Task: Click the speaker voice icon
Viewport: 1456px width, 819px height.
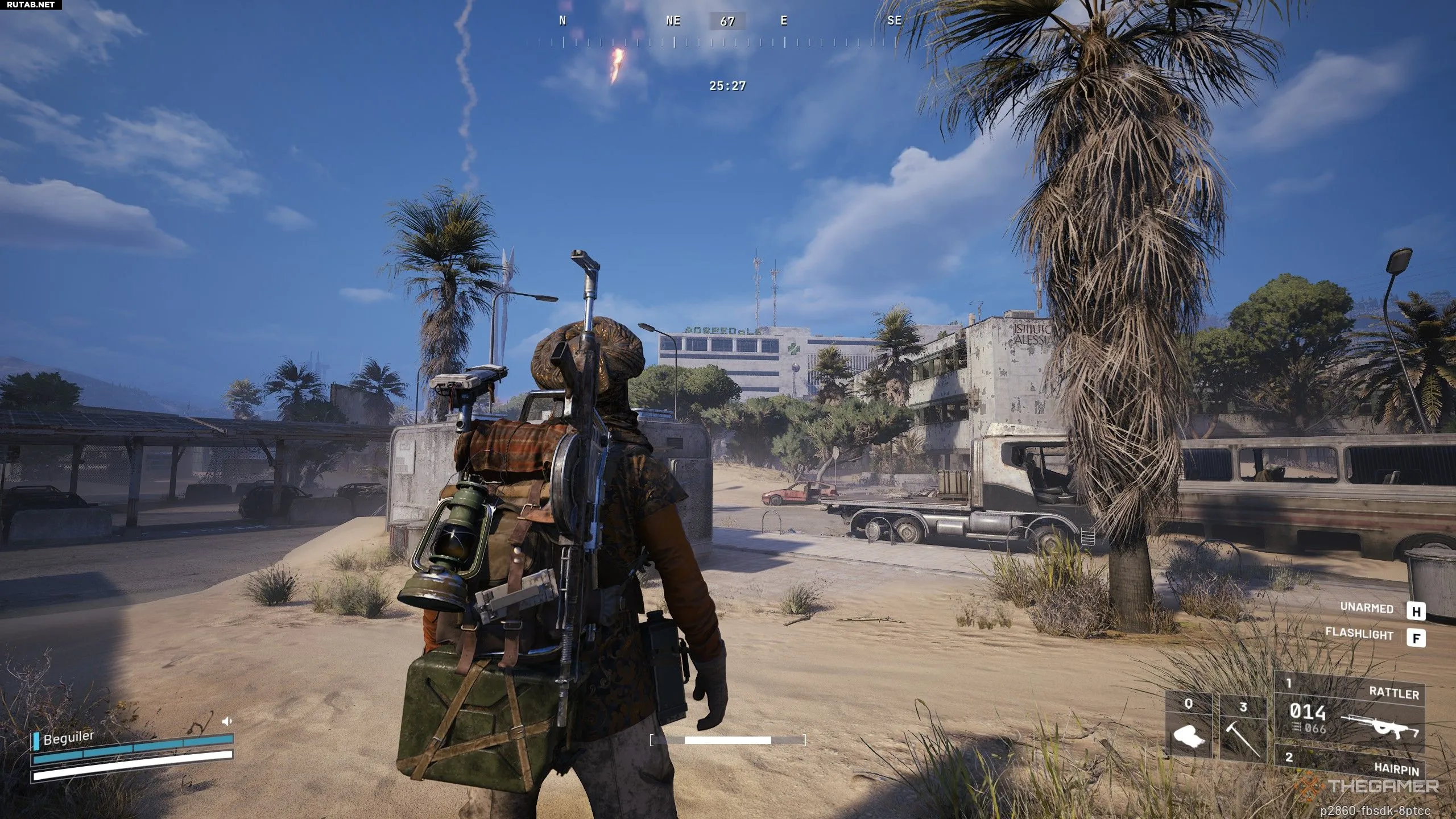Action: 227,722
